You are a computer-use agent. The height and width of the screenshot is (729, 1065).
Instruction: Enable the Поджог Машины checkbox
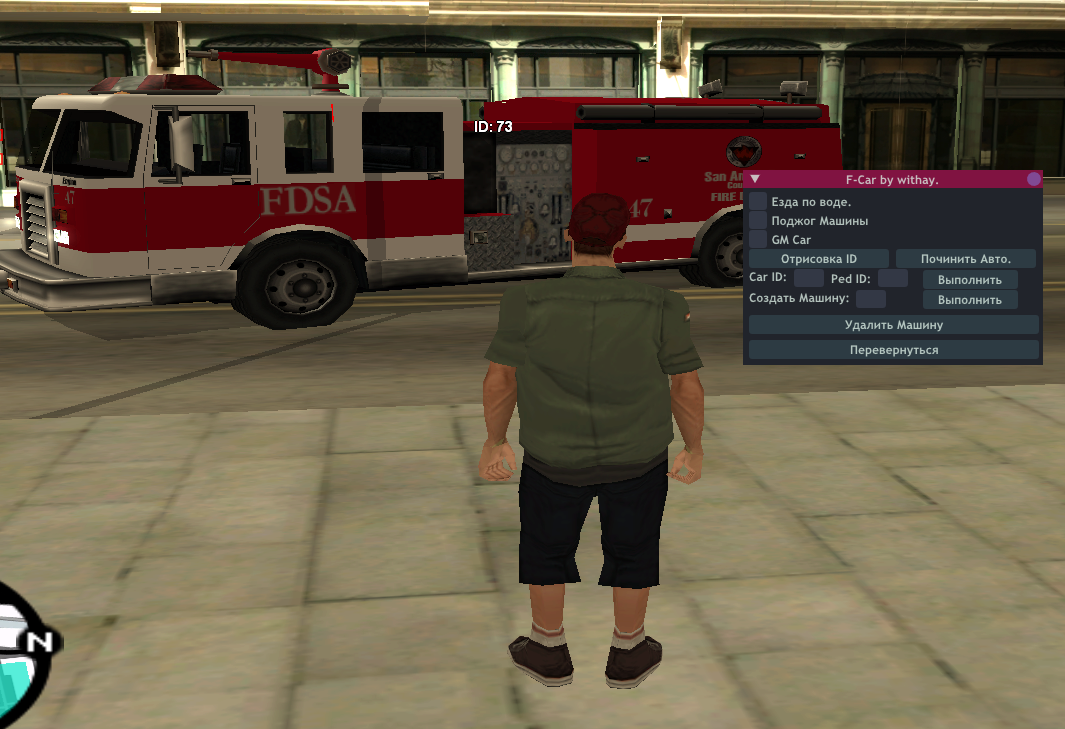tap(758, 220)
